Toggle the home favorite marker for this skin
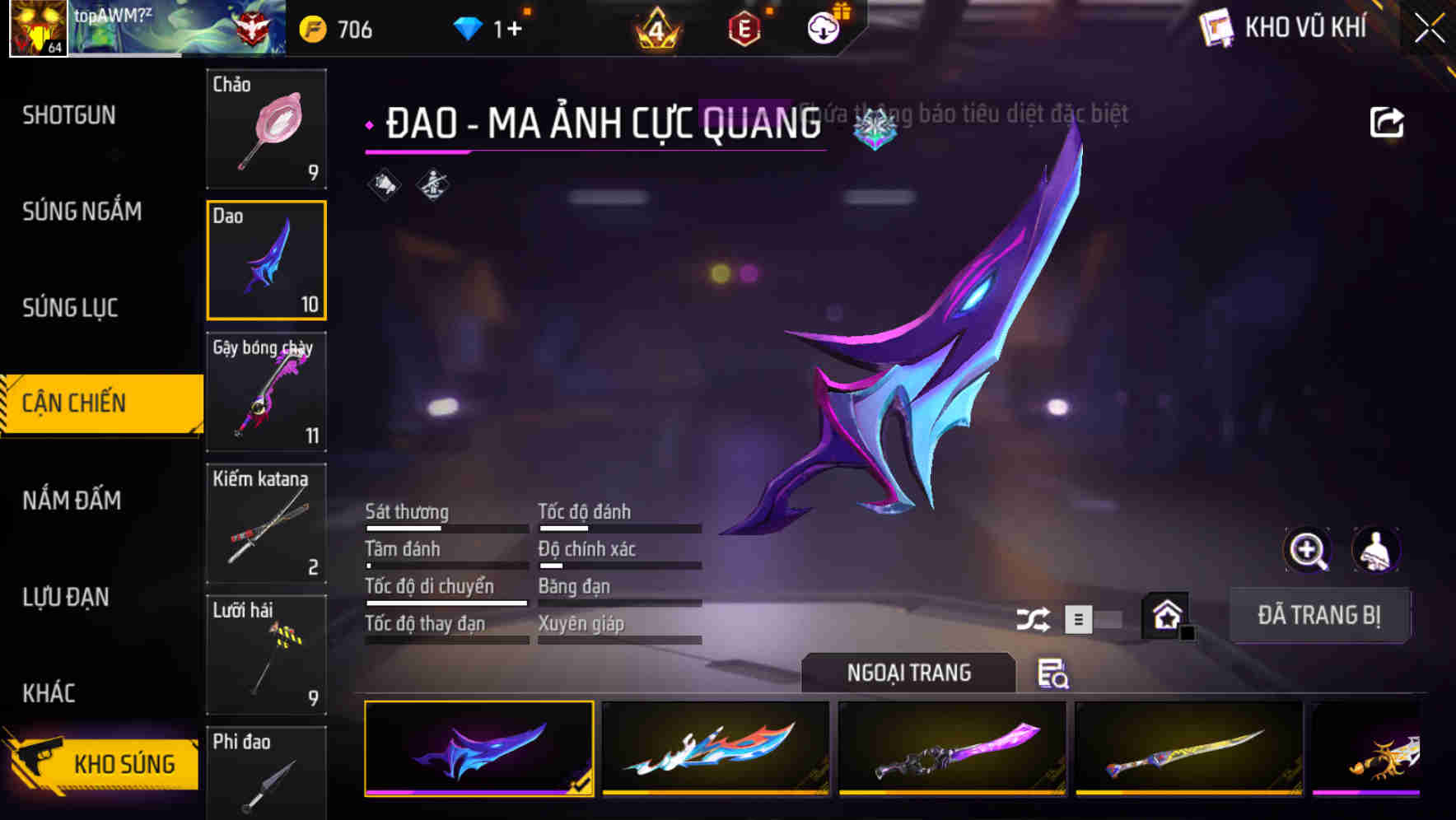Viewport: 1456px width, 820px height. (1163, 614)
